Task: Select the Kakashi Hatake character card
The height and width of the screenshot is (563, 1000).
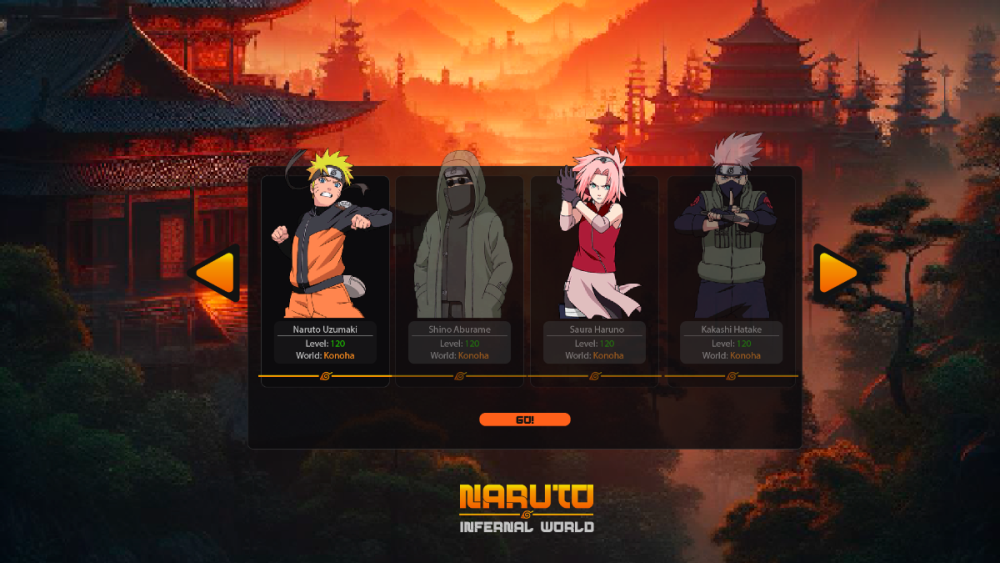Action: 730,270
